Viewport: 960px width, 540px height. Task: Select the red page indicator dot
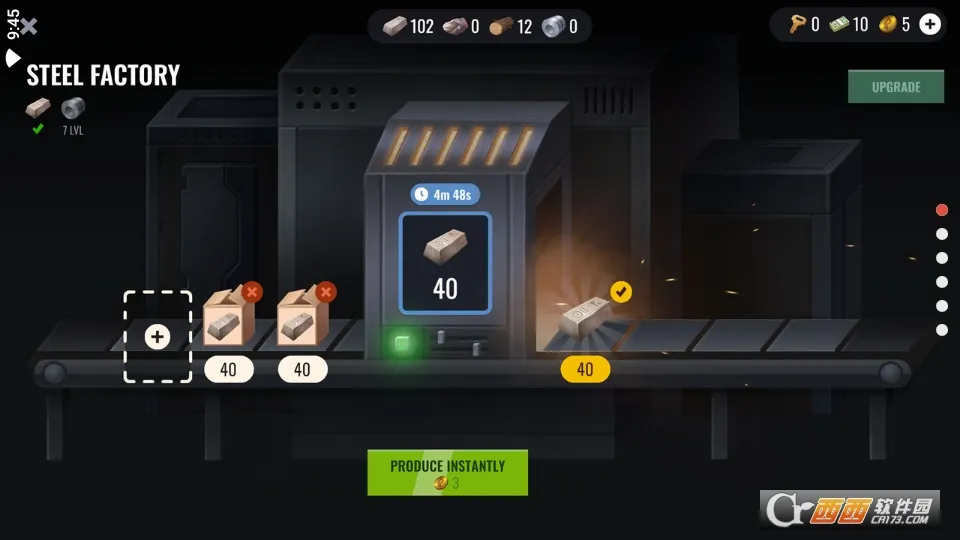coord(941,210)
